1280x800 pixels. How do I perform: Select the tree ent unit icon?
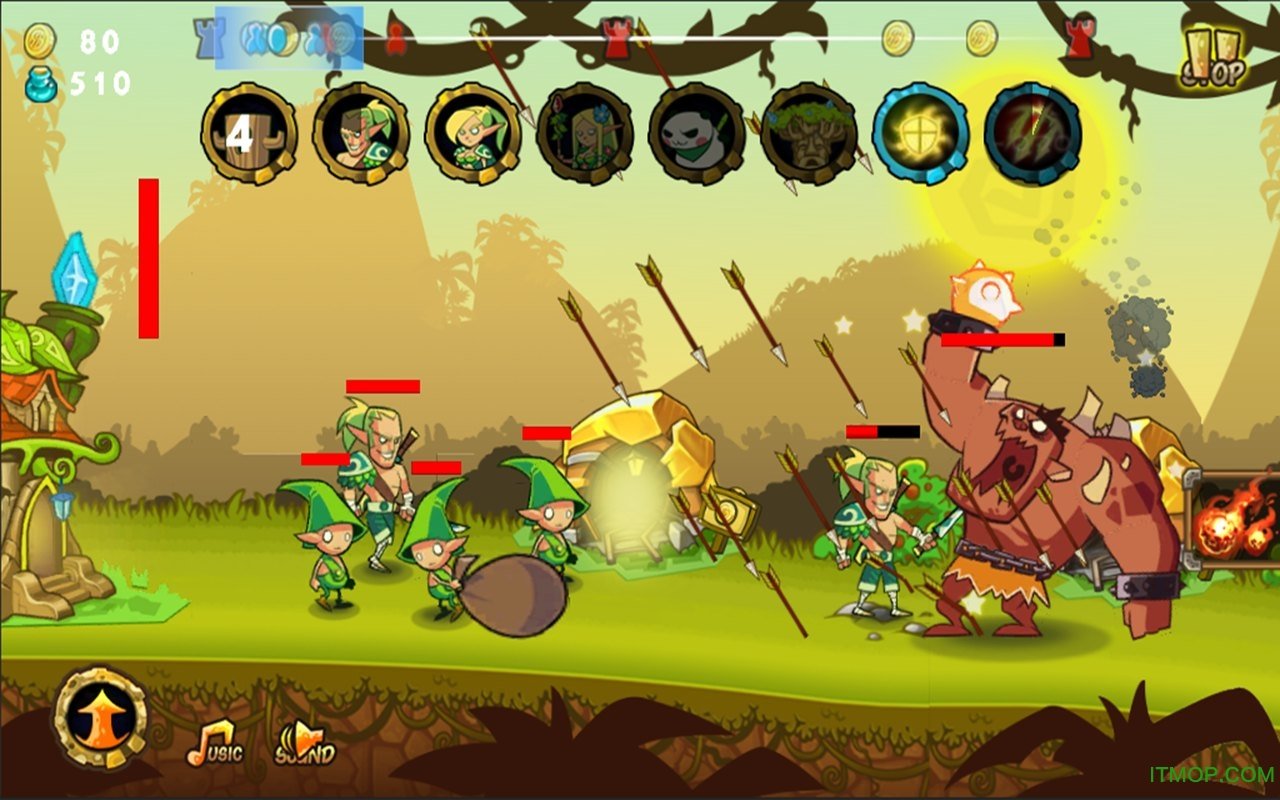pos(809,134)
